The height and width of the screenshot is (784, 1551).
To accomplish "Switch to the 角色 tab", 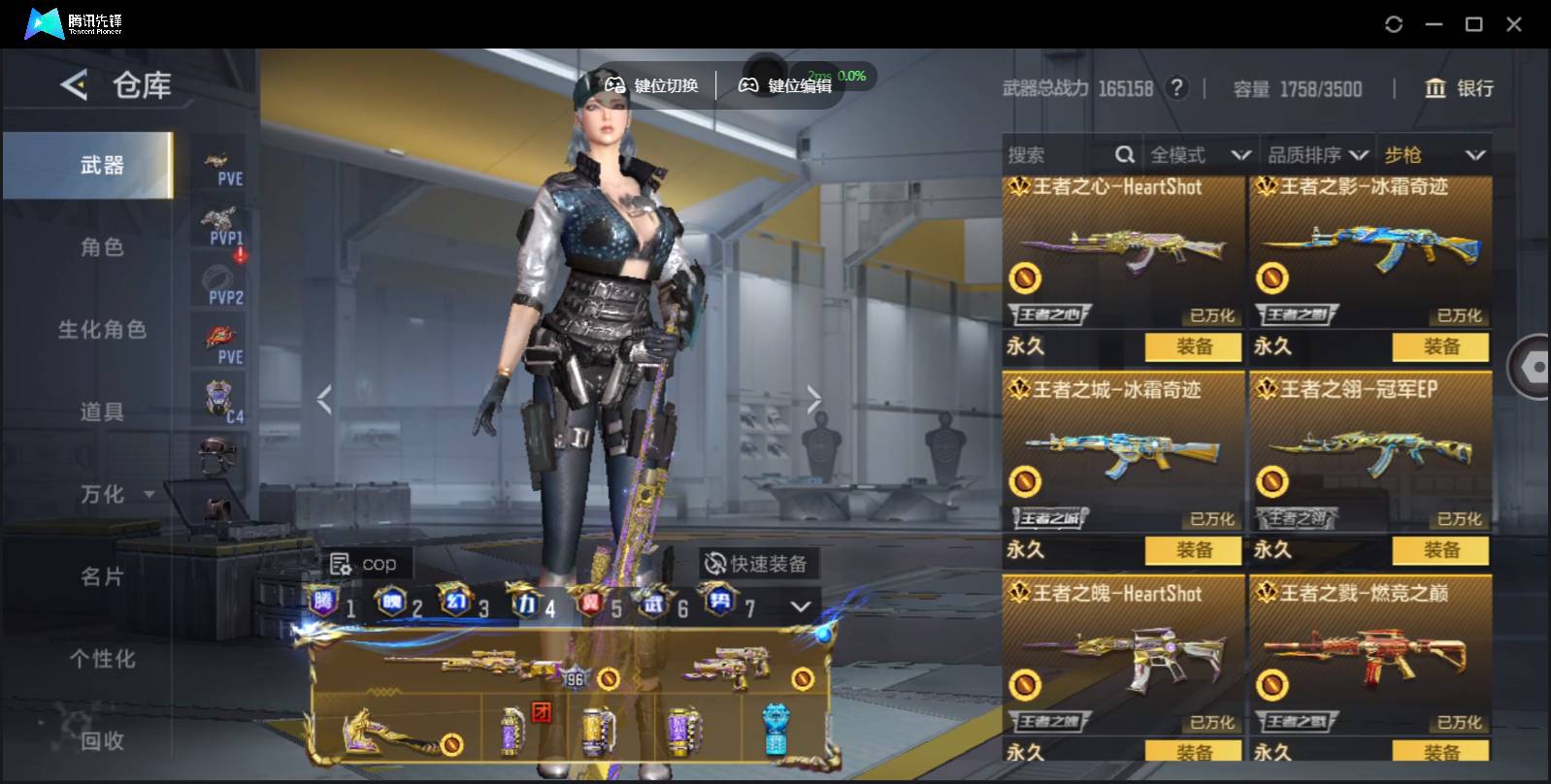I will (x=101, y=247).
